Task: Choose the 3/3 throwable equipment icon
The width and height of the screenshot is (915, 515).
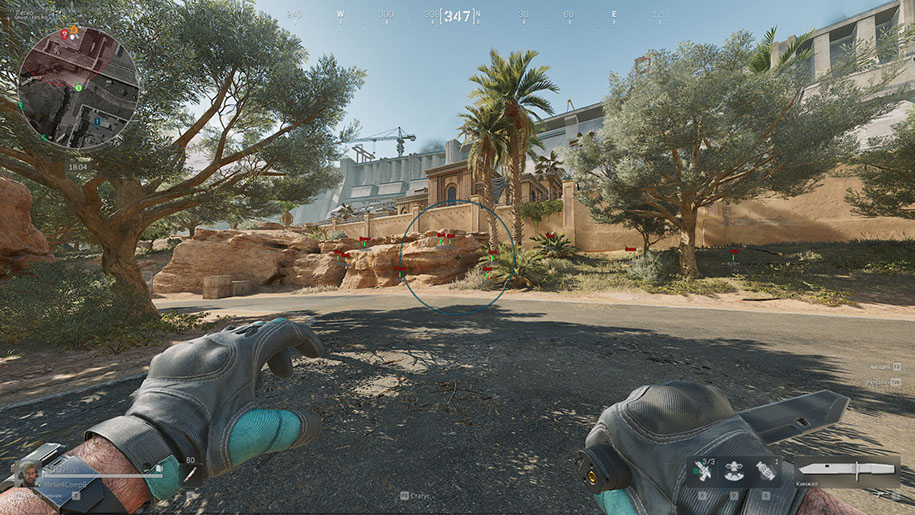Action: pyautogui.click(x=703, y=471)
